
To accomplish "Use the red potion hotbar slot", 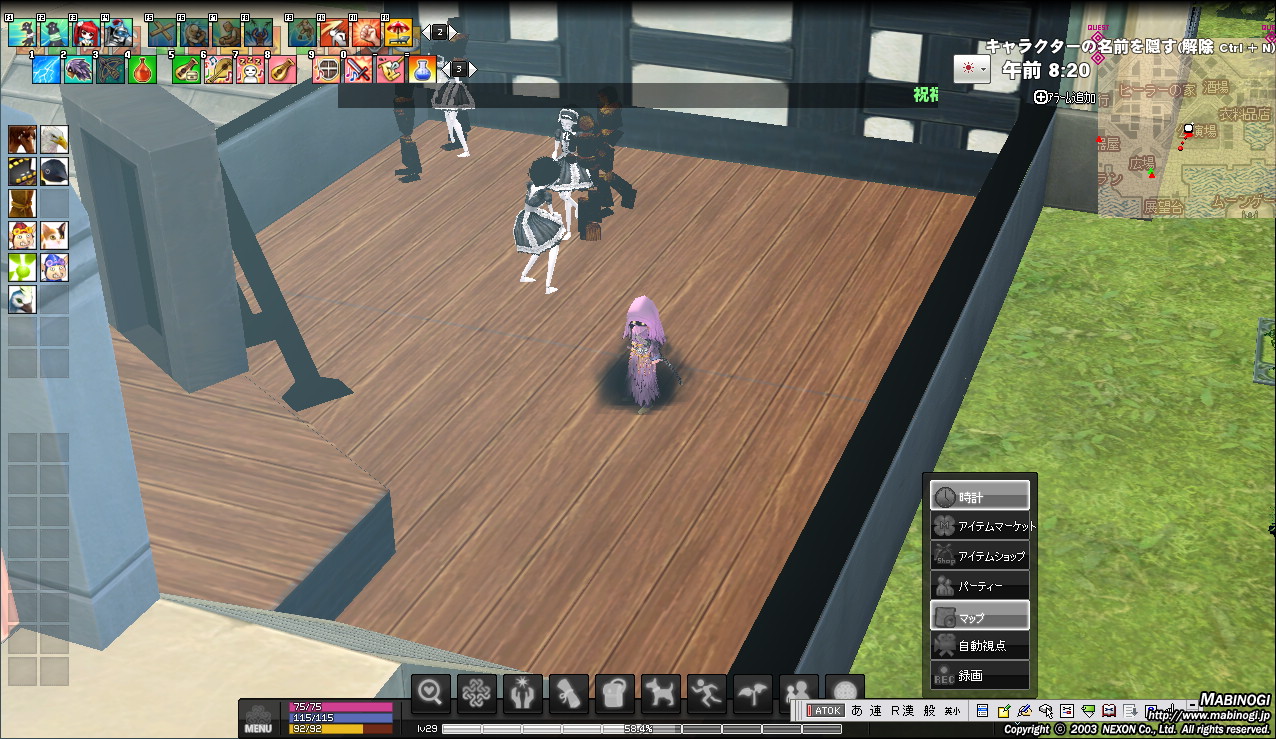I will click(x=143, y=69).
